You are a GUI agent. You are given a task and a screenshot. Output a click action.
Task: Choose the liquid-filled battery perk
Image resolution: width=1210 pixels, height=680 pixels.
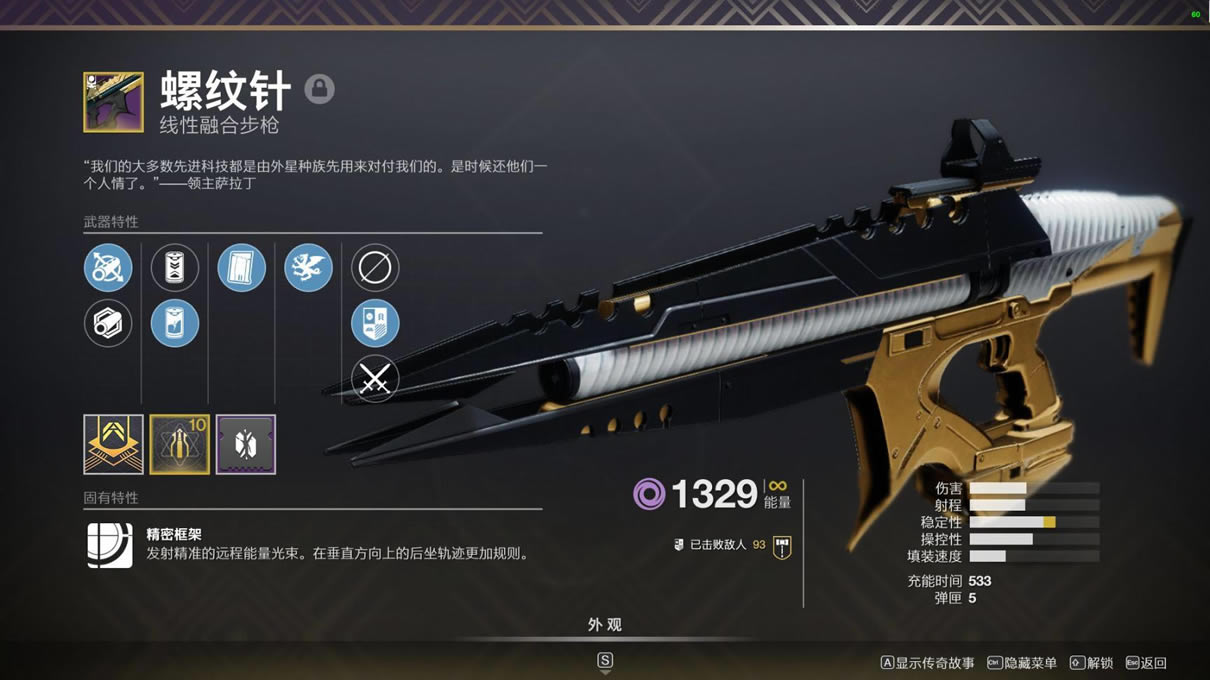pyautogui.click(x=175, y=324)
